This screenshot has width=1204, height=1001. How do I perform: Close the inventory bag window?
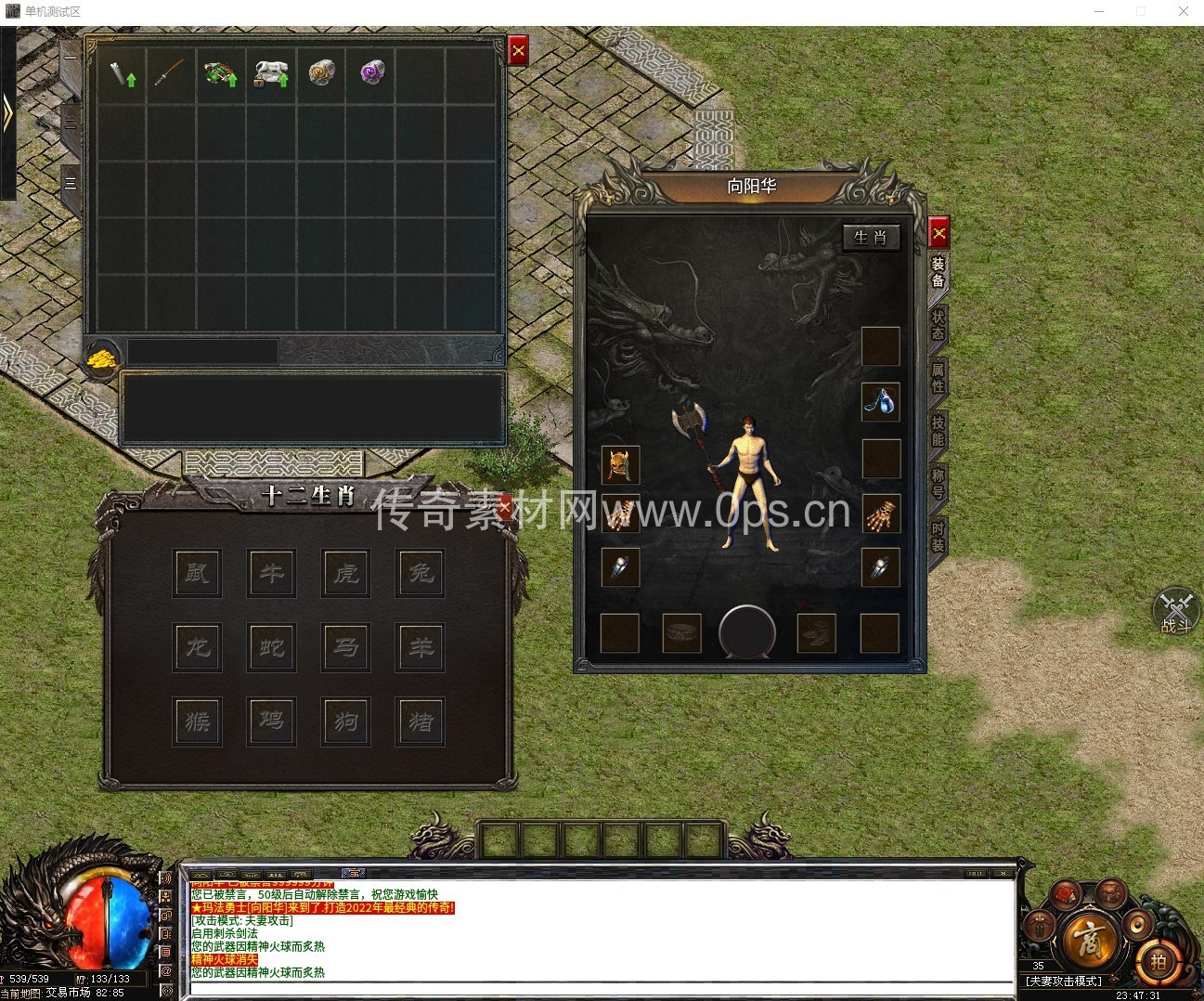tap(518, 51)
